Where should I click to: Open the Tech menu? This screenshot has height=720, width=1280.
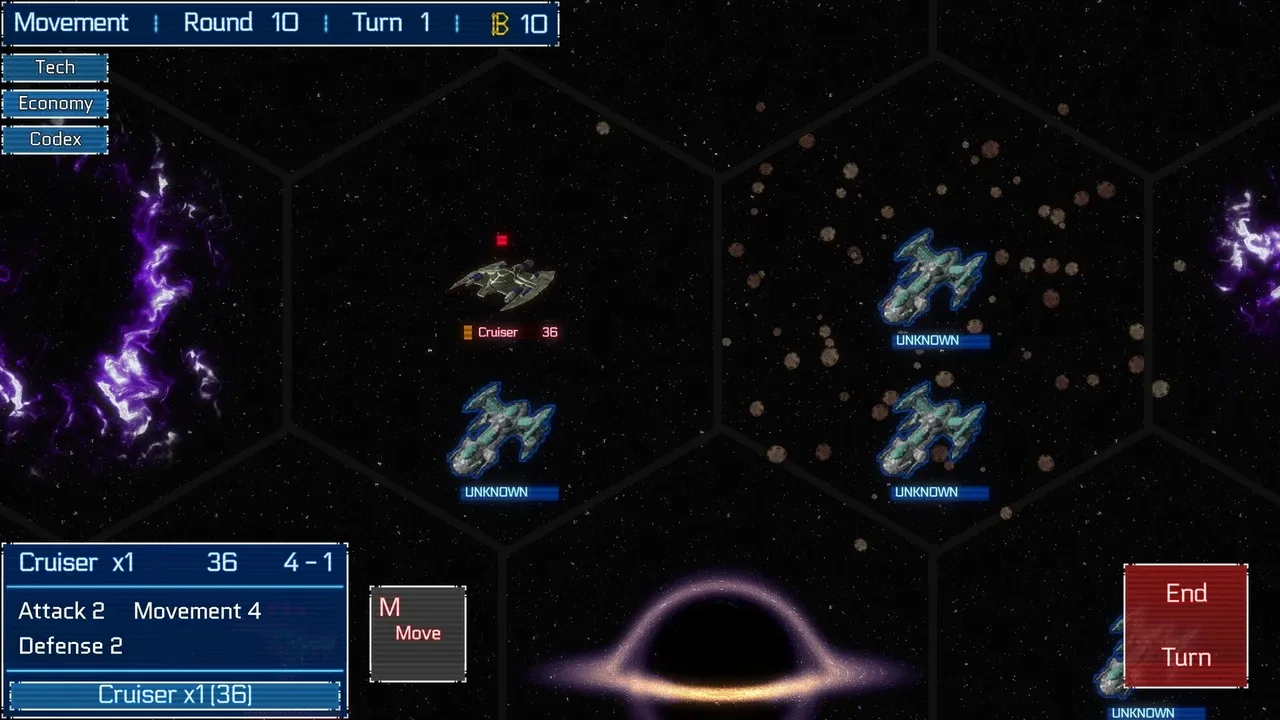(55, 68)
